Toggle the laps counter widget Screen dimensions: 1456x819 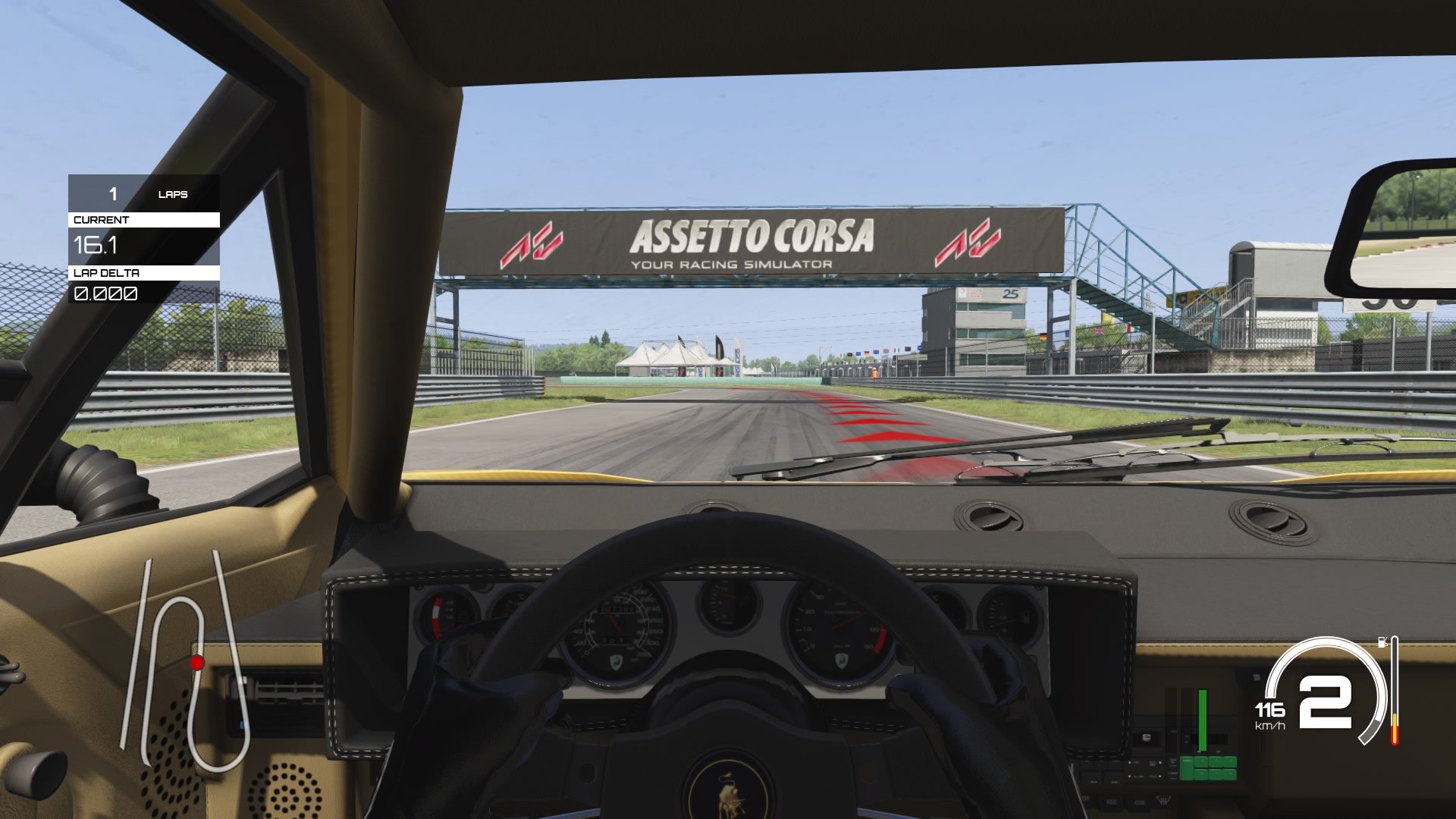pyautogui.click(x=144, y=194)
